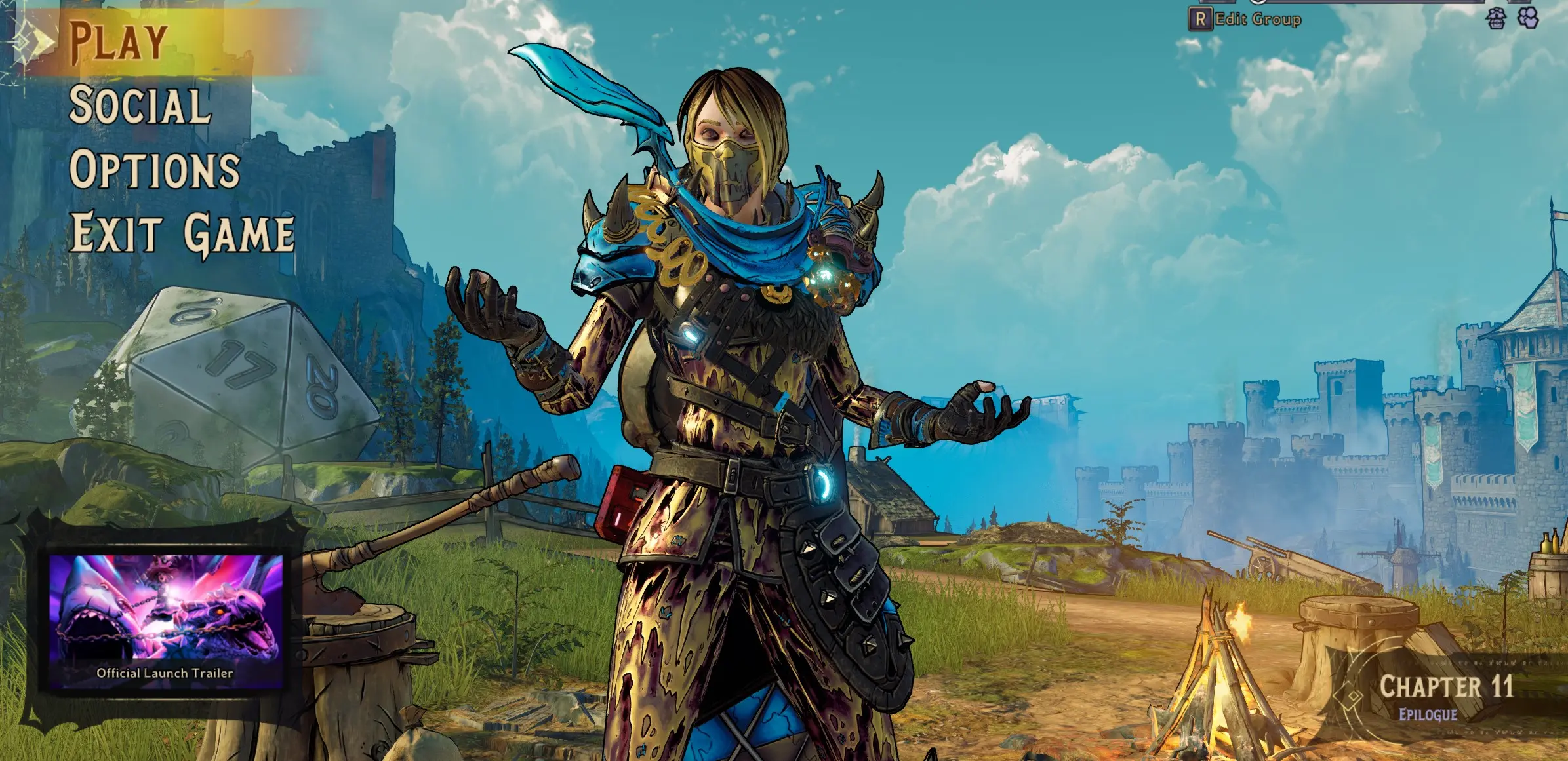The height and width of the screenshot is (761, 1568).
Task: Open the Social menu
Action: [140, 105]
